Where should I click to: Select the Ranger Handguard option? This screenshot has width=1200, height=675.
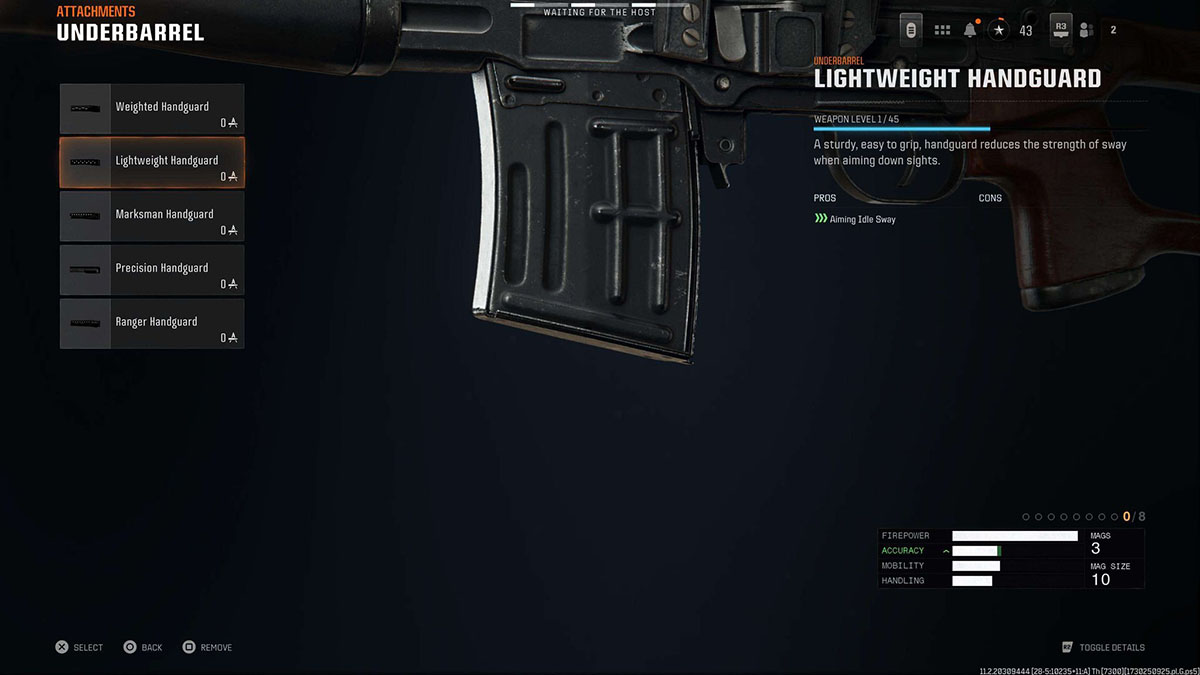(152, 325)
